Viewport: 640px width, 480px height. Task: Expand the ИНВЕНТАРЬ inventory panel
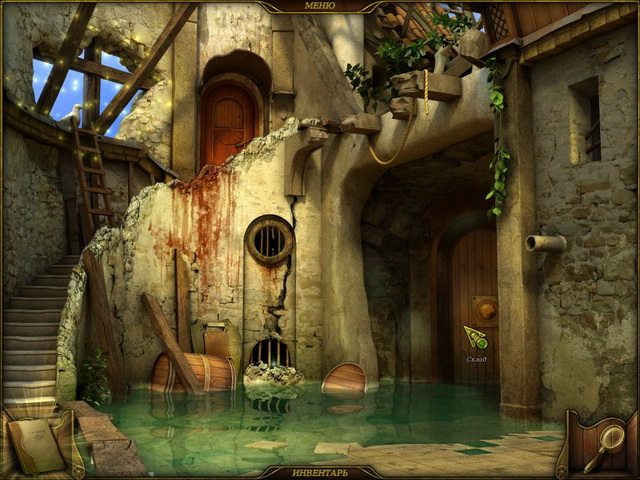coord(319,471)
